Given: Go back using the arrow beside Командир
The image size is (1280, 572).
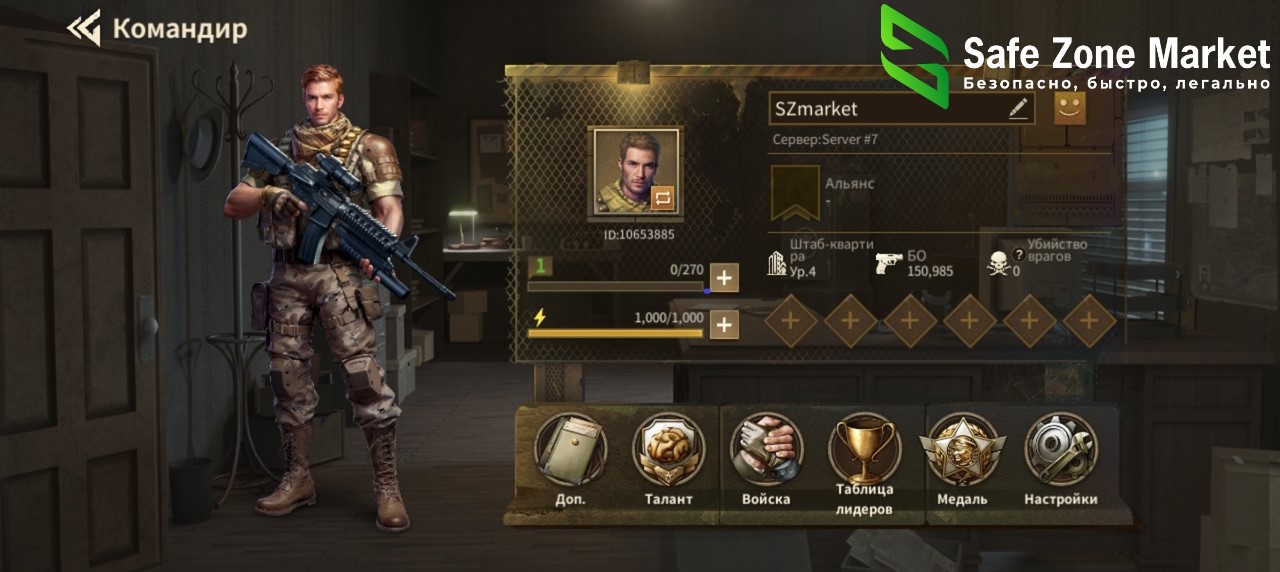Looking at the screenshot, I should 83,28.
